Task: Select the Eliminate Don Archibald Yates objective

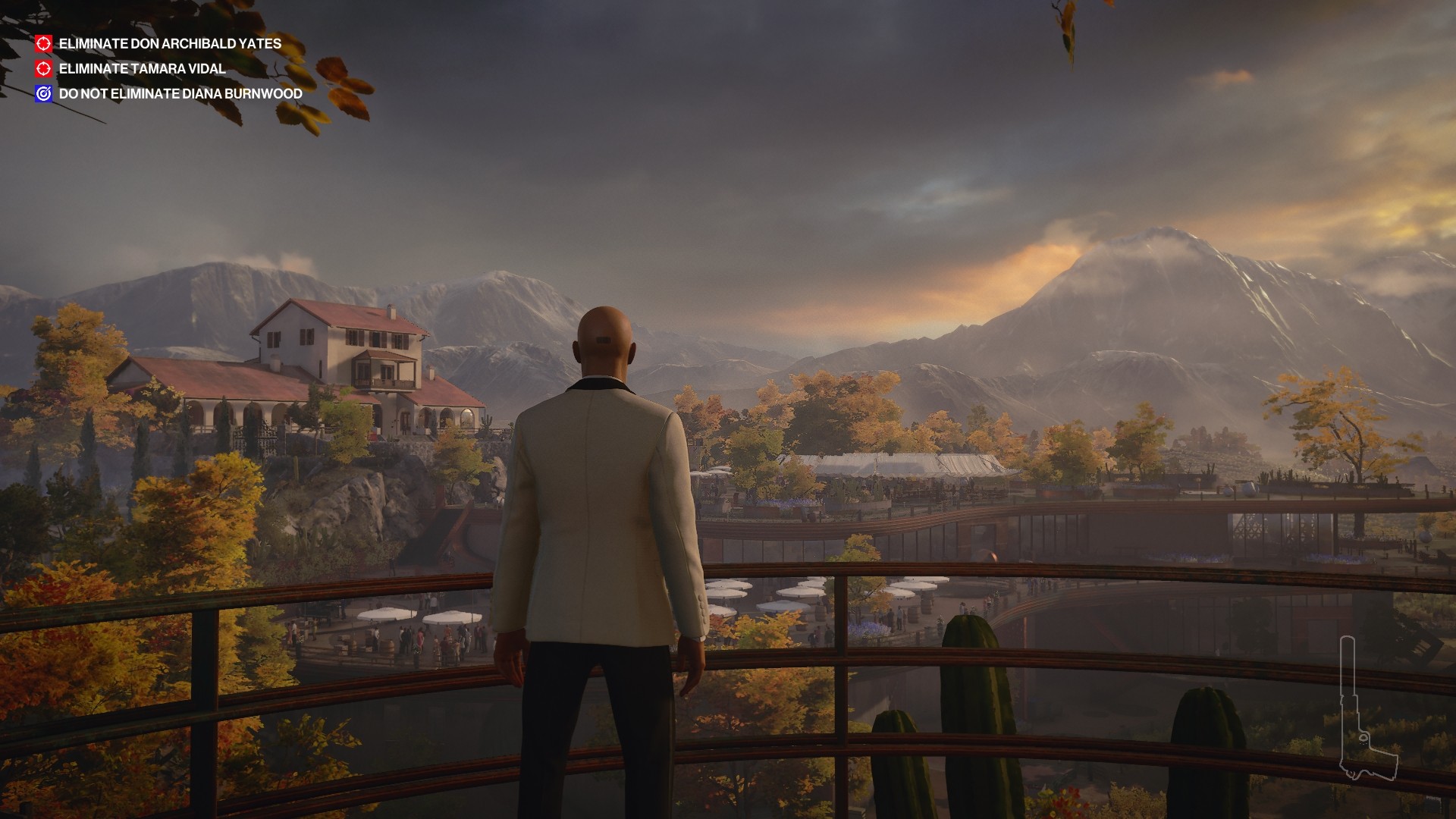Action: 169,44
